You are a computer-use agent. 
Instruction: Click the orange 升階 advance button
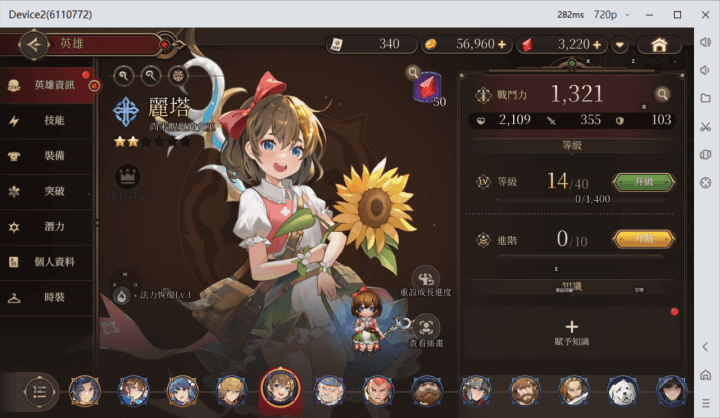(x=643, y=239)
